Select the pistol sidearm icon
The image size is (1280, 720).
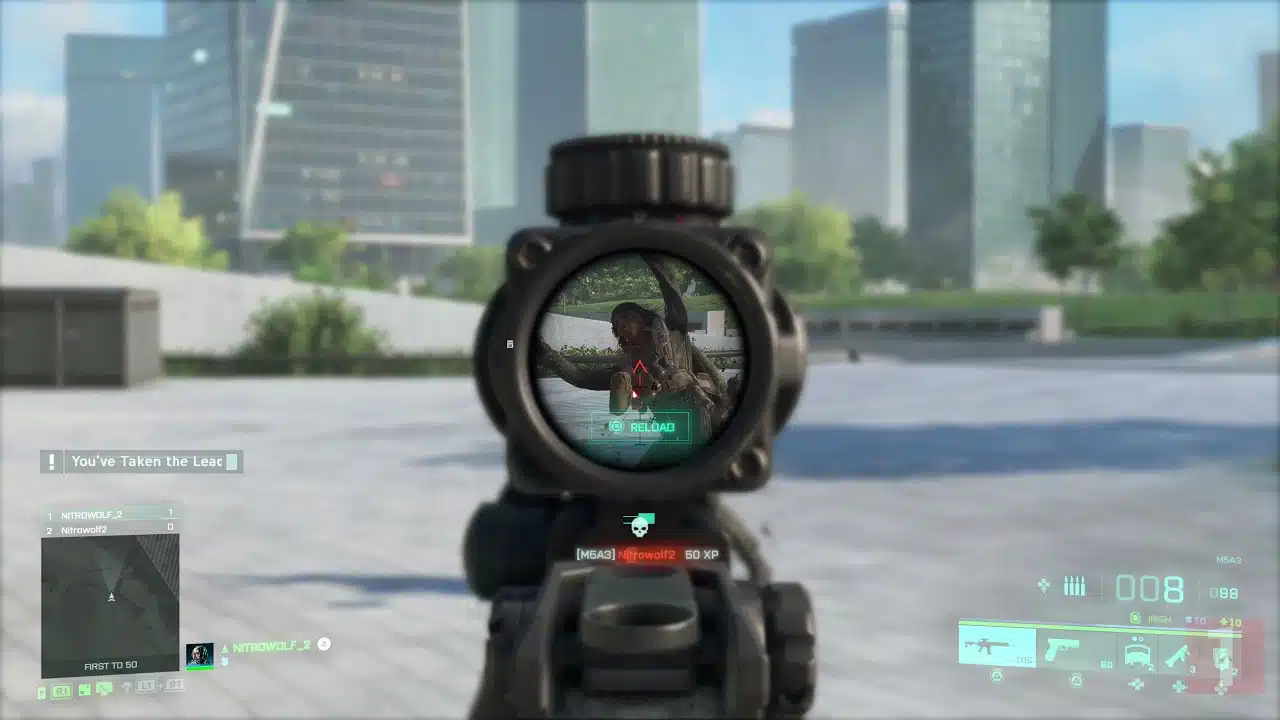tap(1061, 649)
